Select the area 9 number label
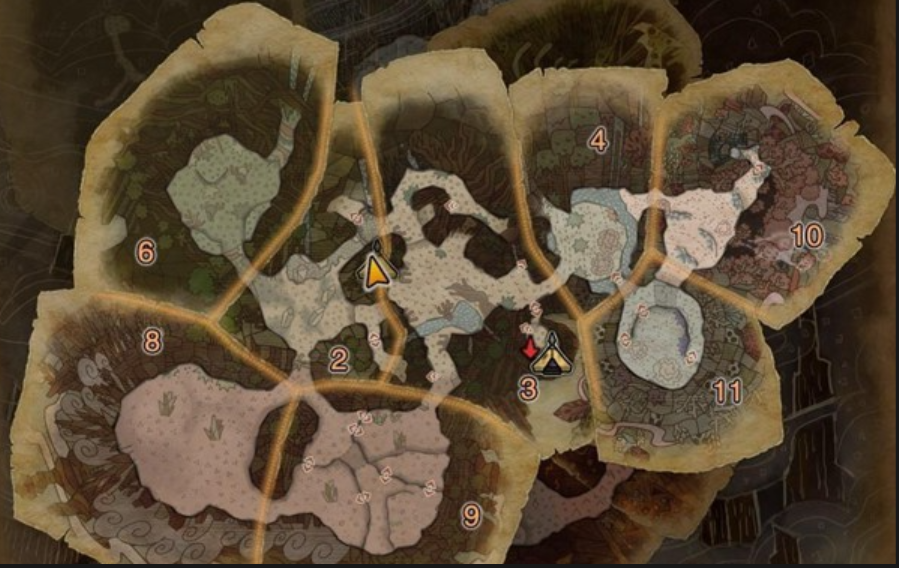 pyautogui.click(x=471, y=516)
